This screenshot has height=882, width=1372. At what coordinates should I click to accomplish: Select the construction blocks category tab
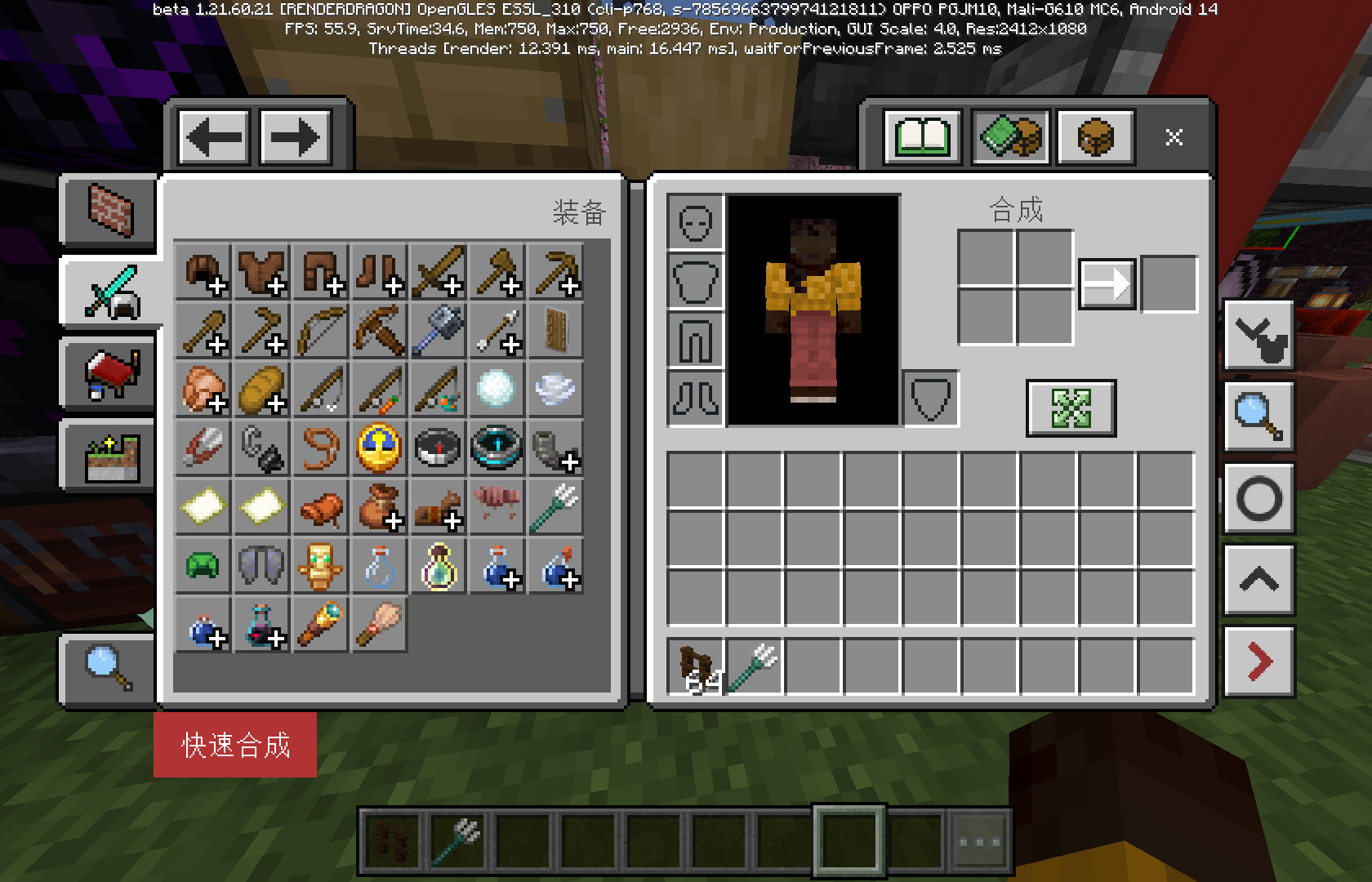click(x=109, y=209)
